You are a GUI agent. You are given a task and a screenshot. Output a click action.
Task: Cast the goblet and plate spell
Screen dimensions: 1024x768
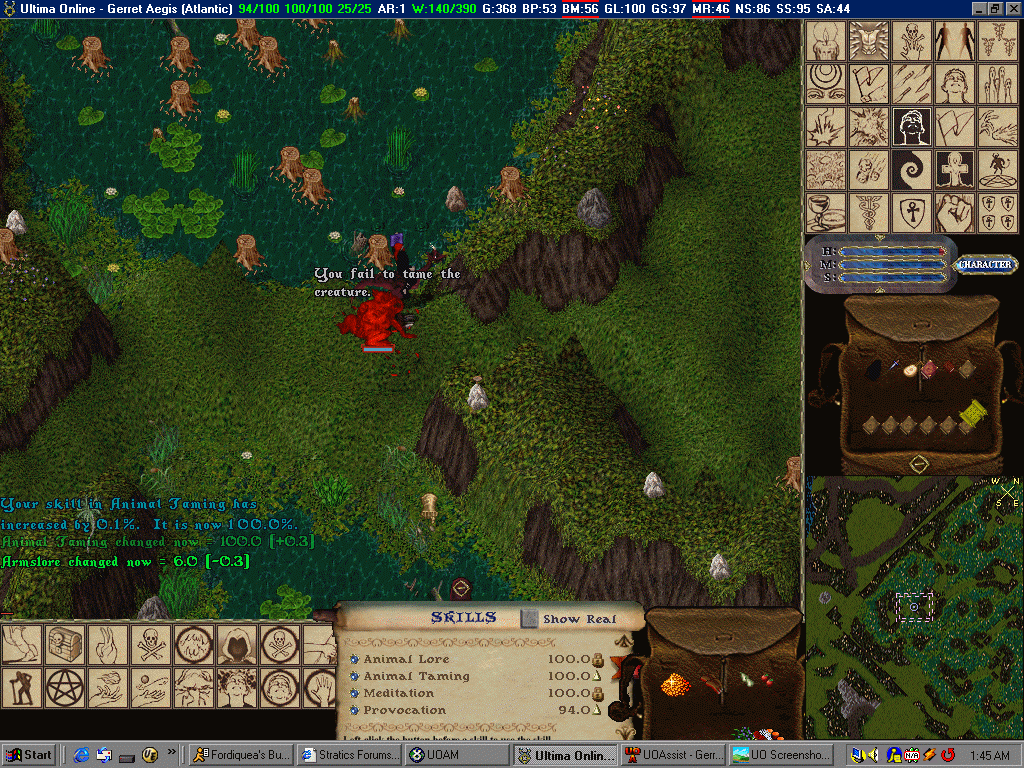pyautogui.click(x=826, y=213)
